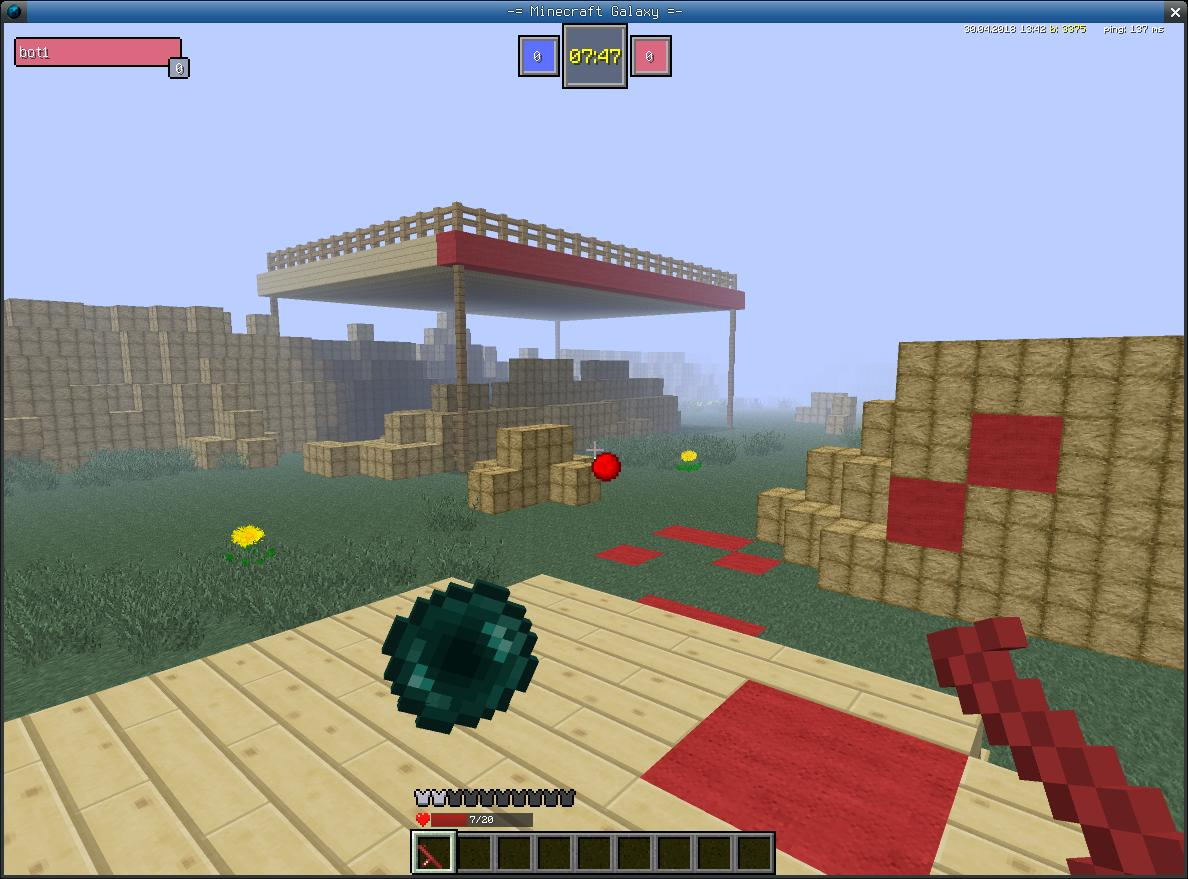Close the Minecraft Galaxy window
This screenshot has width=1188, height=879.
(1175, 11)
